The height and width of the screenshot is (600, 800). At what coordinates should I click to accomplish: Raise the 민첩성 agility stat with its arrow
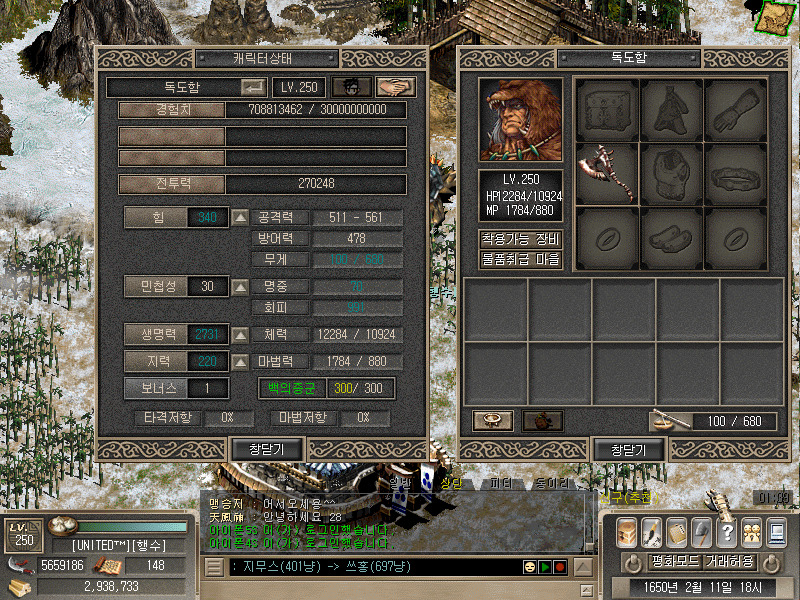tap(240, 287)
